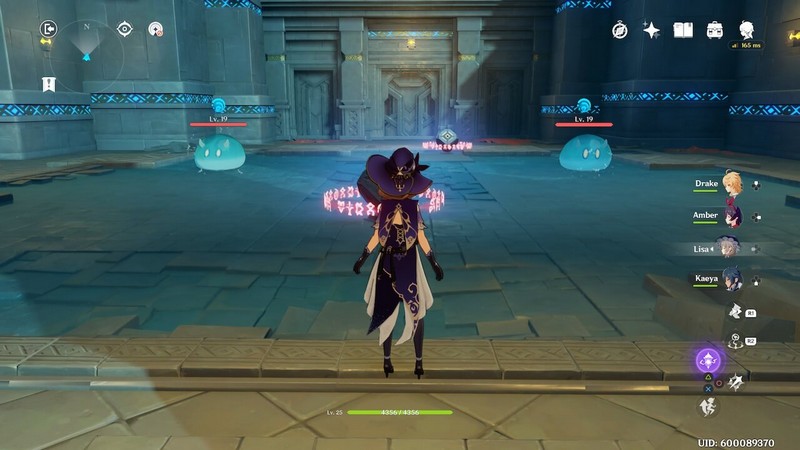Activate Lisa's purple Elemental Burst icon
The width and height of the screenshot is (800, 450).
(x=708, y=360)
